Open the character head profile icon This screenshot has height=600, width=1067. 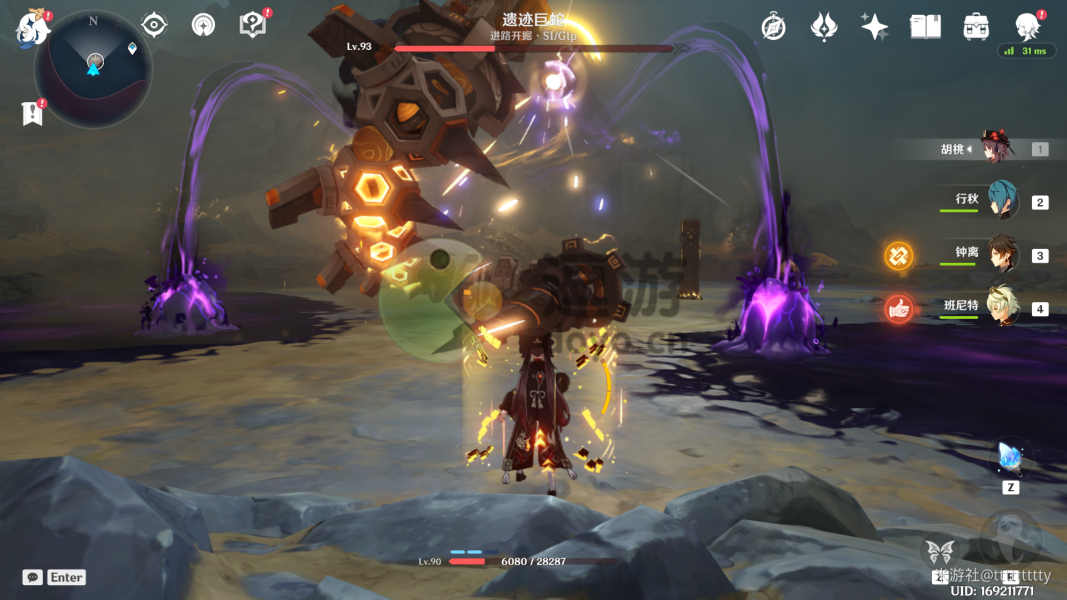(x=1027, y=26)
